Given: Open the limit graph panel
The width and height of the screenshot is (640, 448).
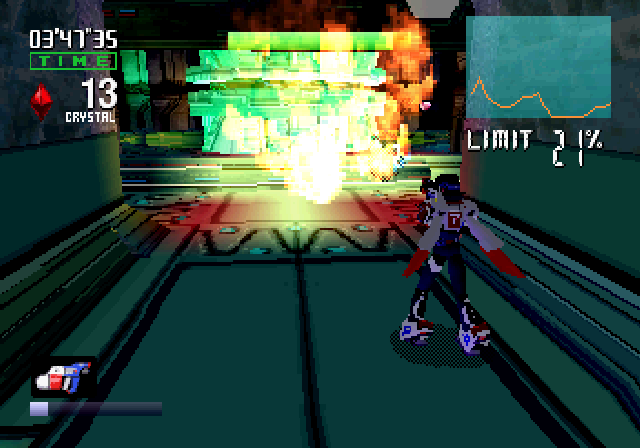Looking at the screenshot, I should tap(538, 67).
